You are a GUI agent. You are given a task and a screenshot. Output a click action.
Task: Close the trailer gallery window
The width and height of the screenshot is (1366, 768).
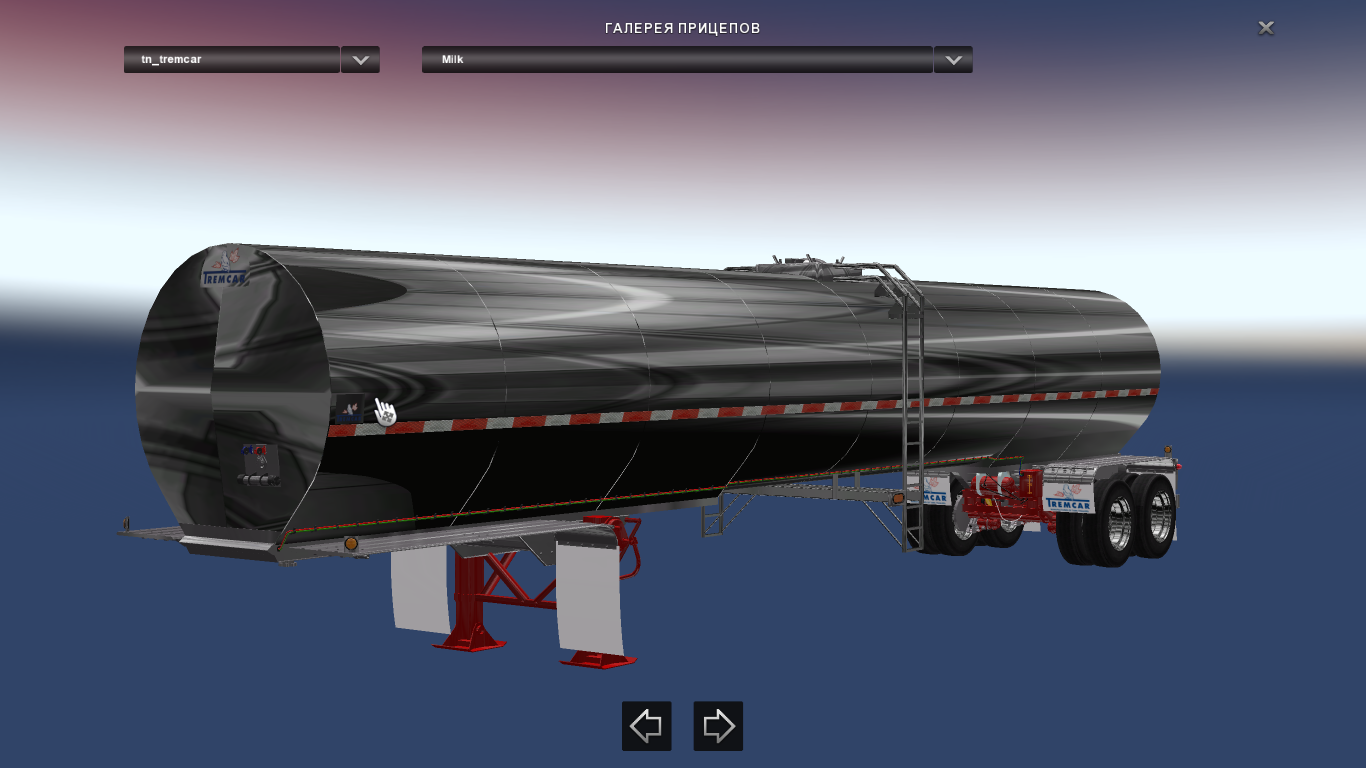tap(1265, 28)
